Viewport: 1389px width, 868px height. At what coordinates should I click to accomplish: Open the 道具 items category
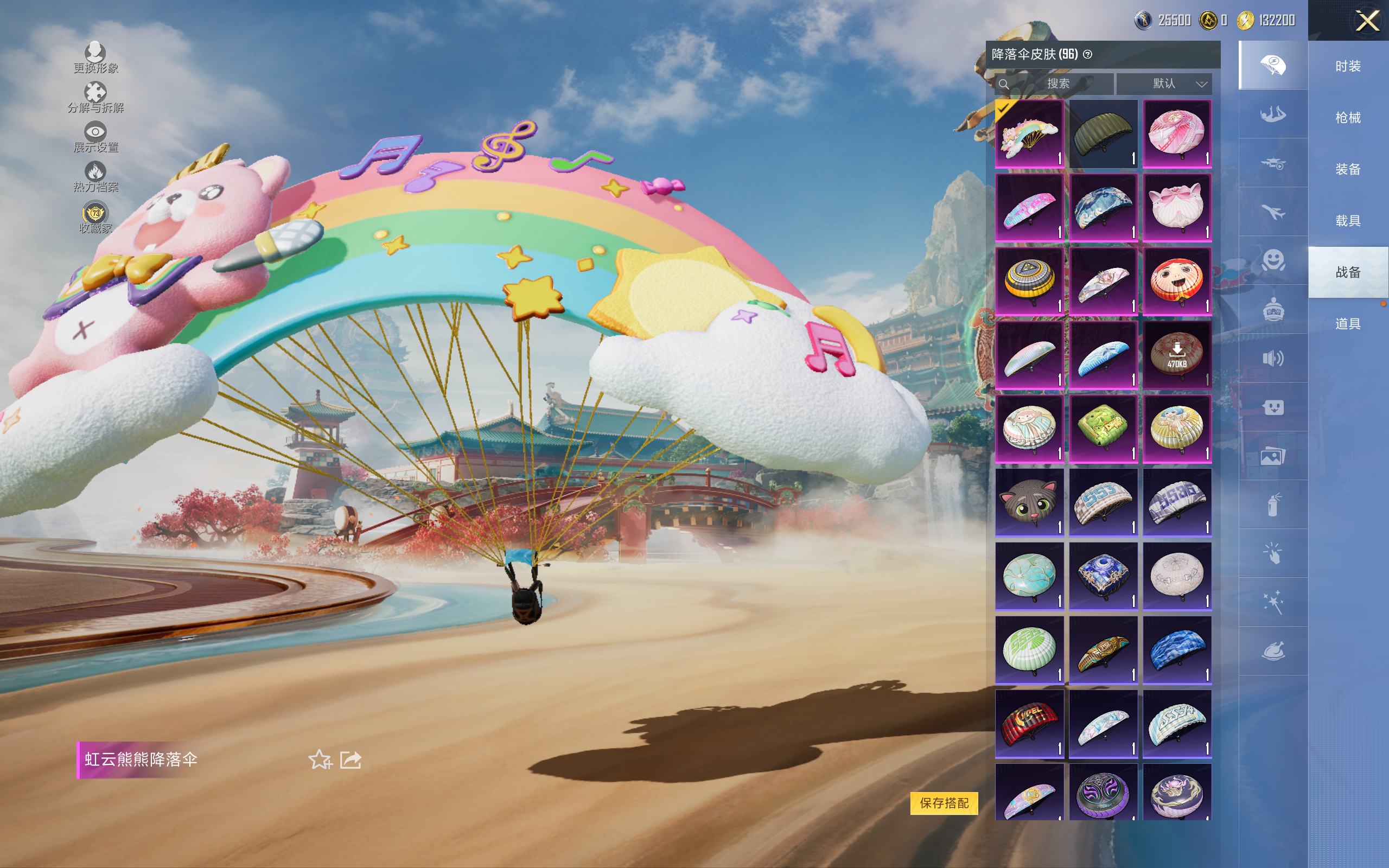coord(1348,324)
